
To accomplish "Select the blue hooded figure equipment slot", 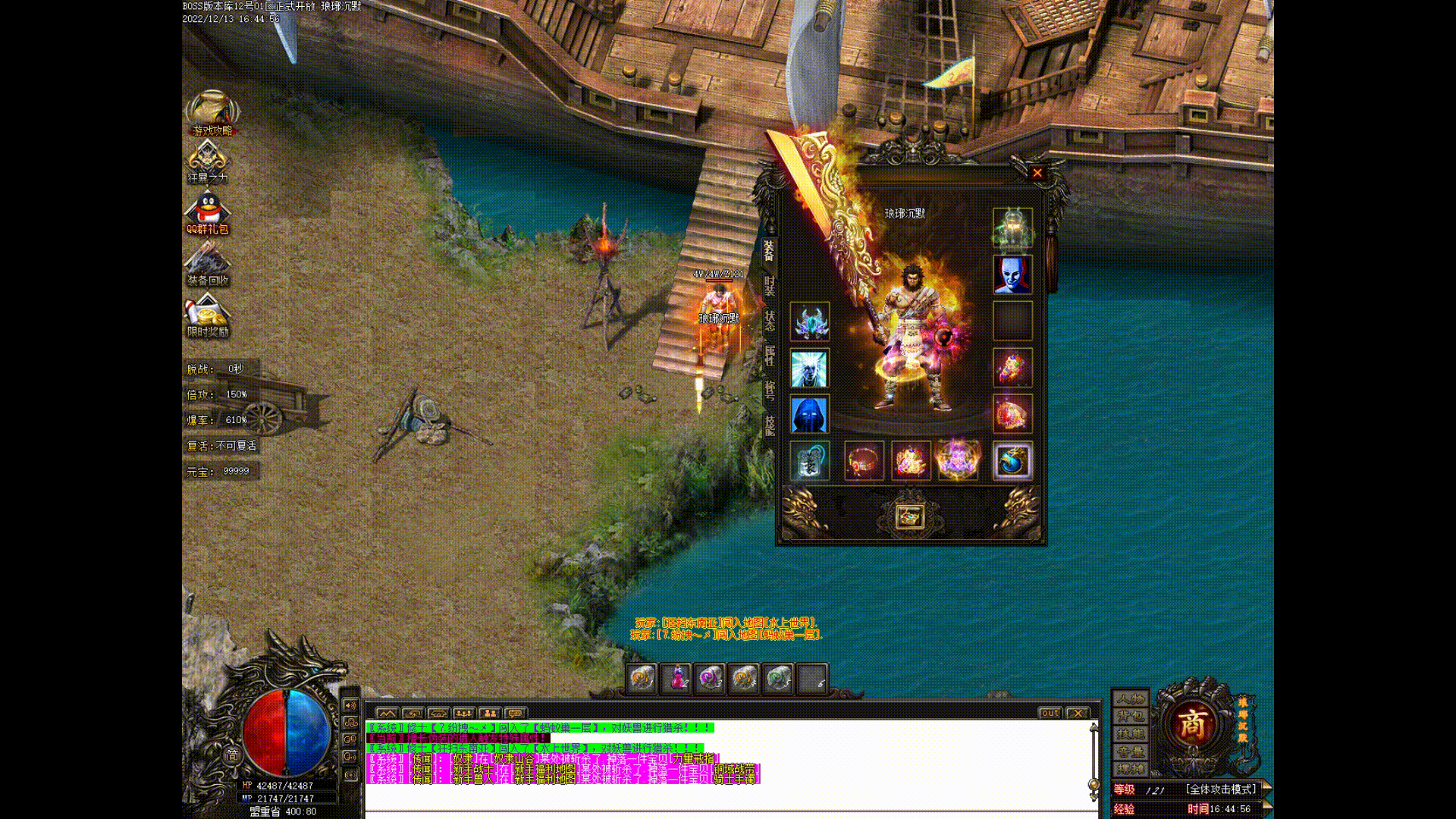I will pos(809,414).
